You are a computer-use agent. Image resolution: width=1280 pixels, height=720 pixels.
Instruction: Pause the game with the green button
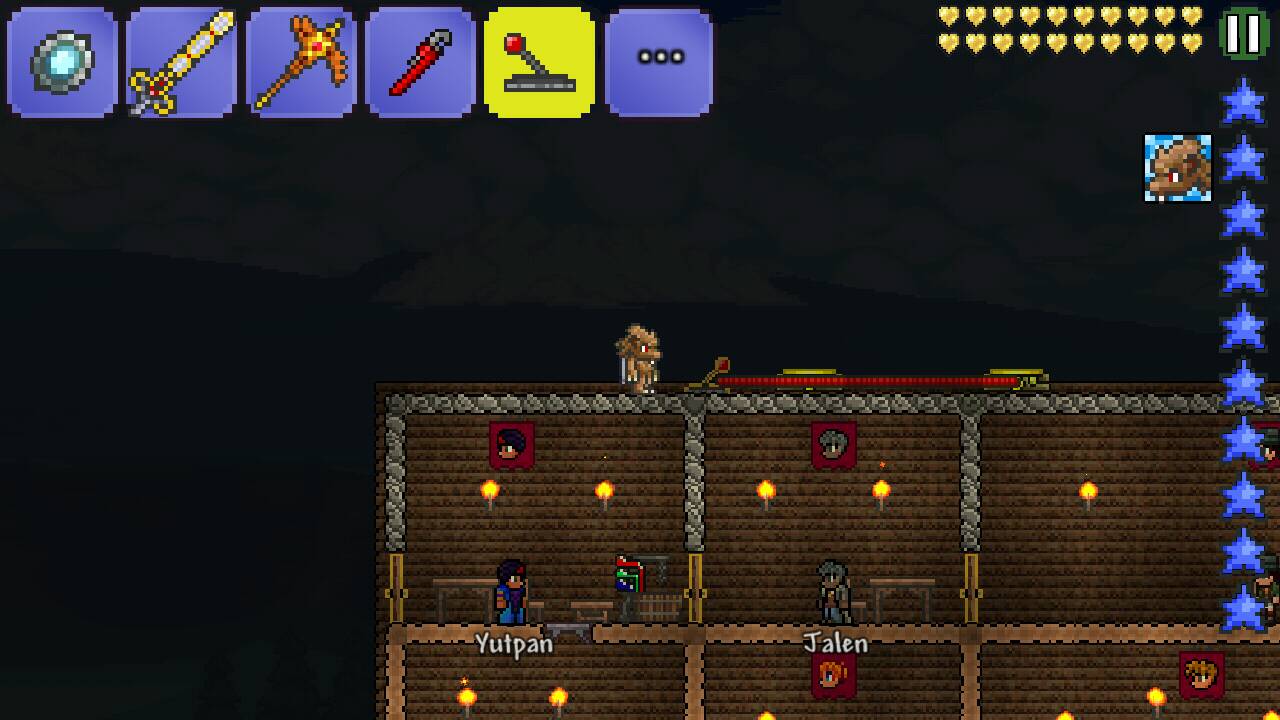point(1243,34)
